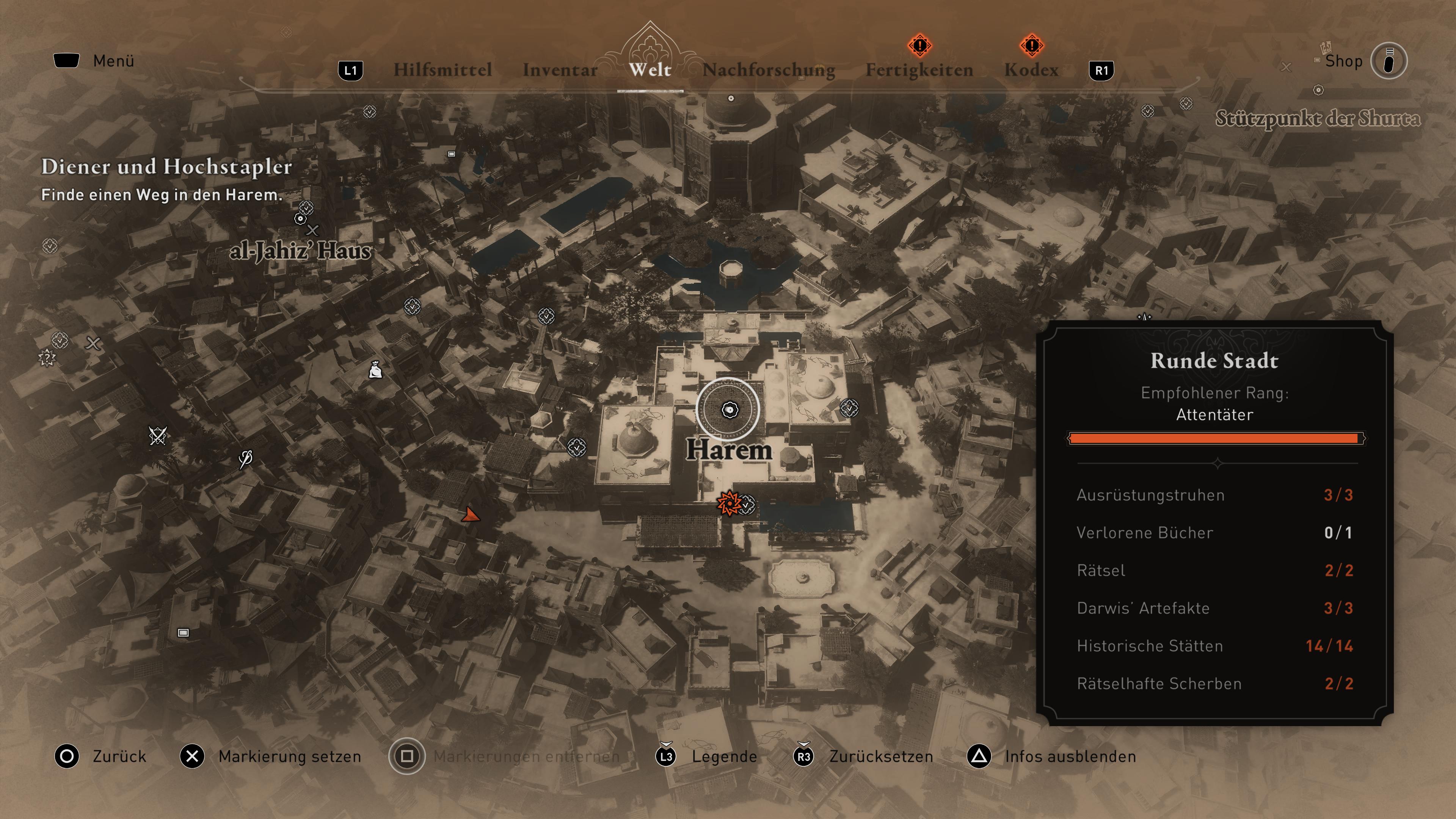Open the Inventar tab
The image size is (1456, 819).
pyautogui.click(x=560, y=70)
